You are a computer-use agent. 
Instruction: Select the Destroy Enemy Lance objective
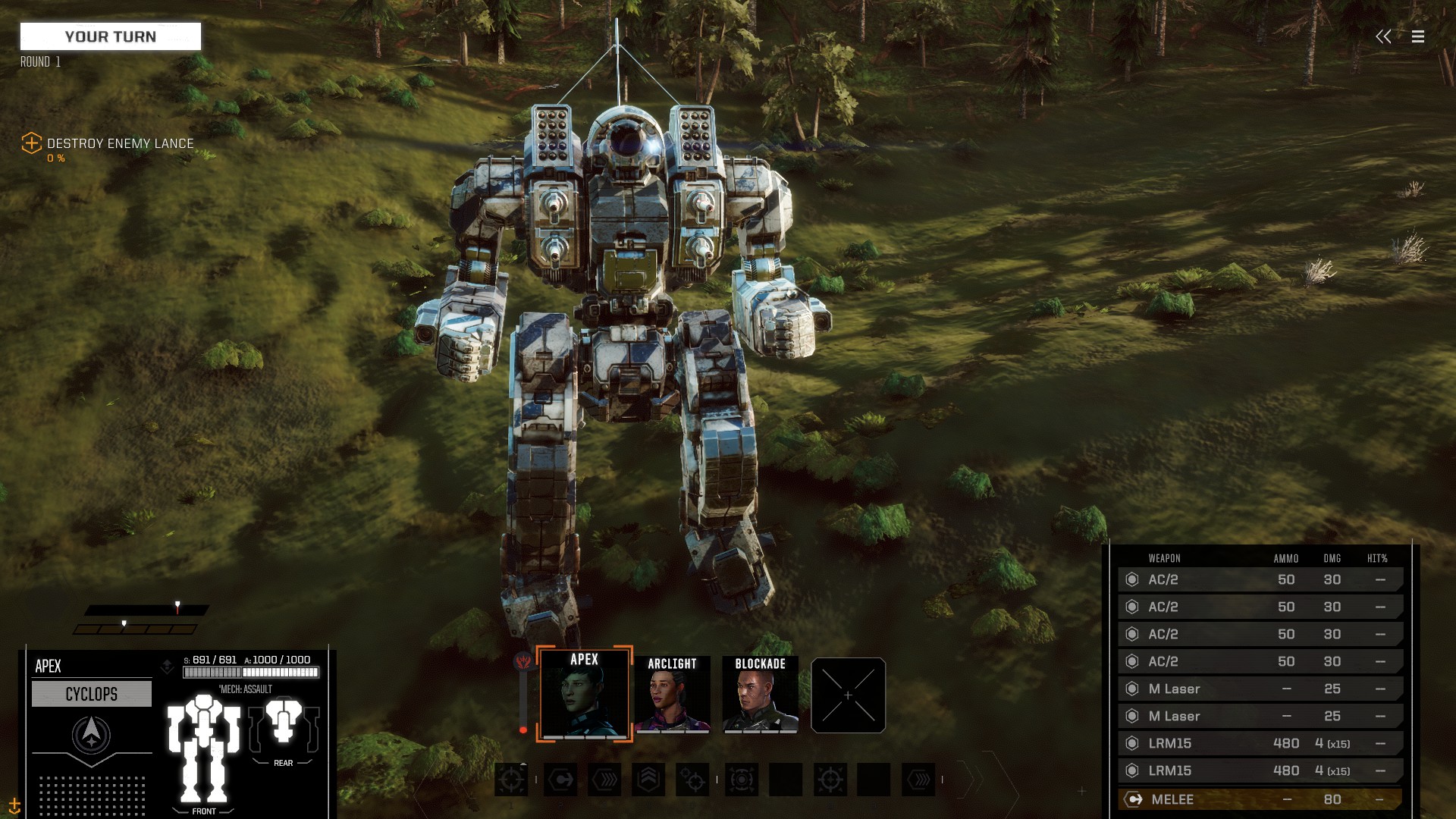pos(119,143)
